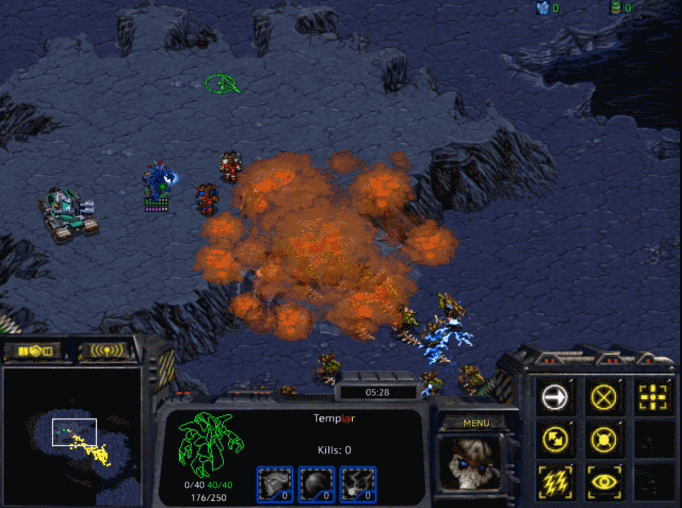Select the Templar unit with the selection marker

(157, 185)
